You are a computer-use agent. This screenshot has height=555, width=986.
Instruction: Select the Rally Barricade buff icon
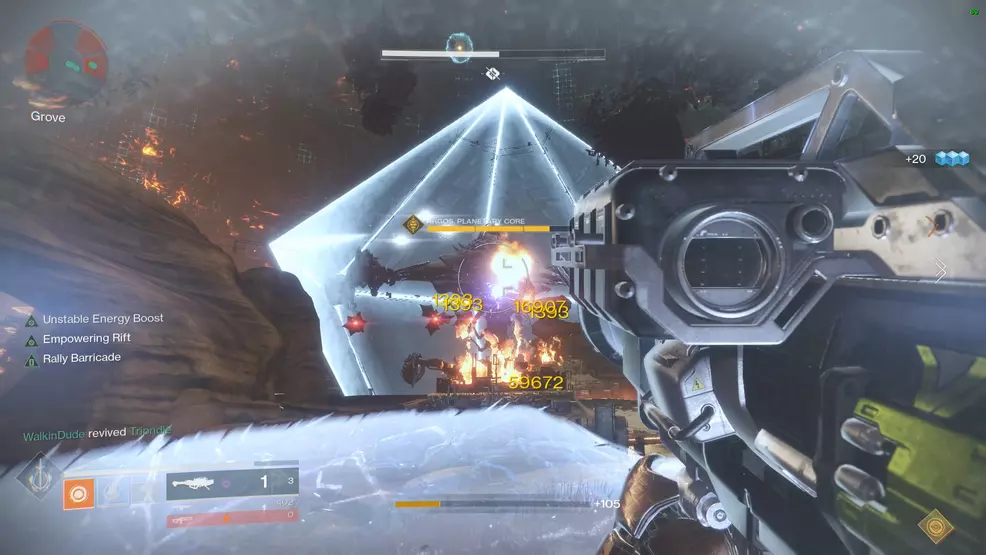coord(31,359)
